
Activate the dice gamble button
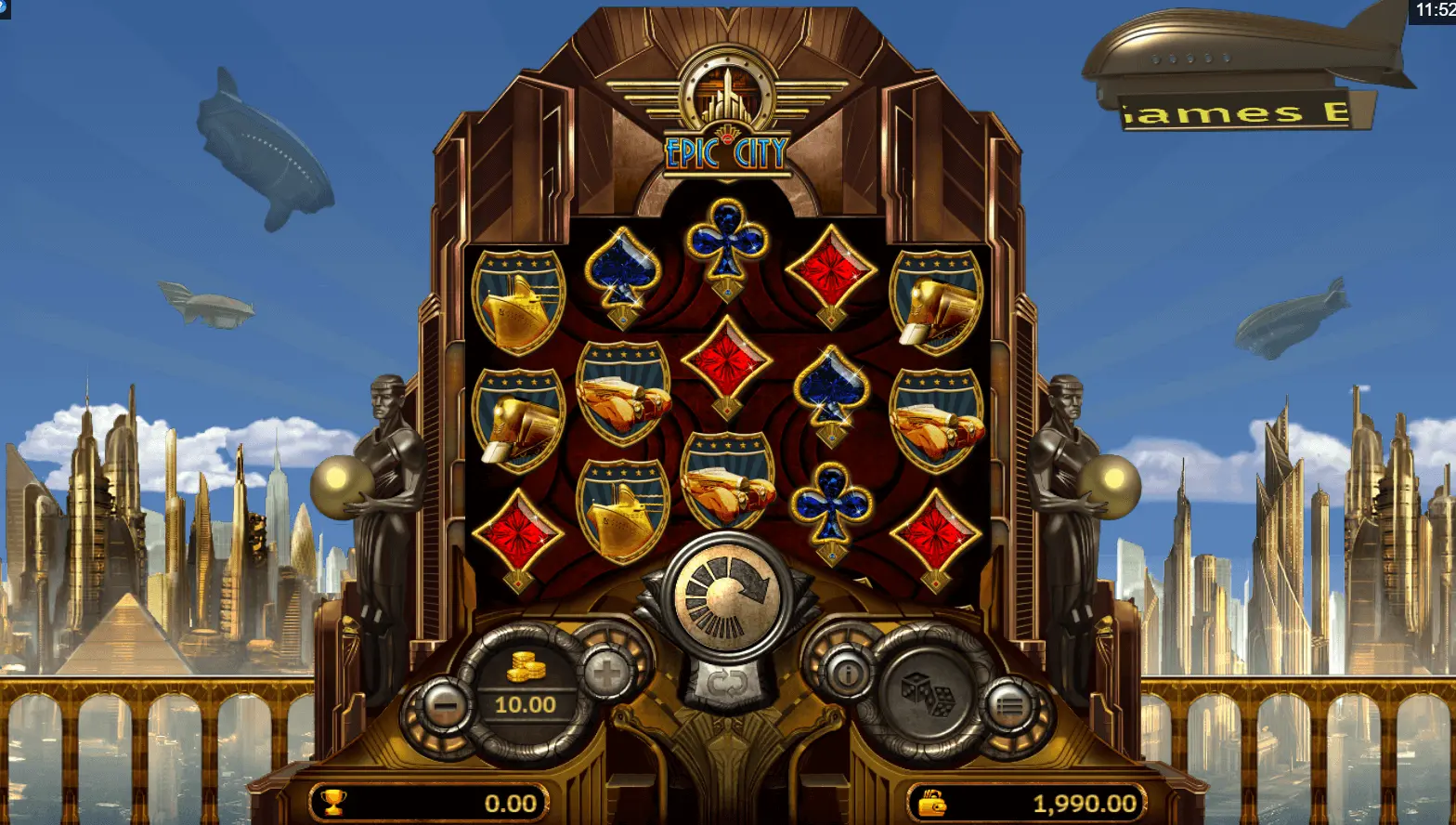929,695
